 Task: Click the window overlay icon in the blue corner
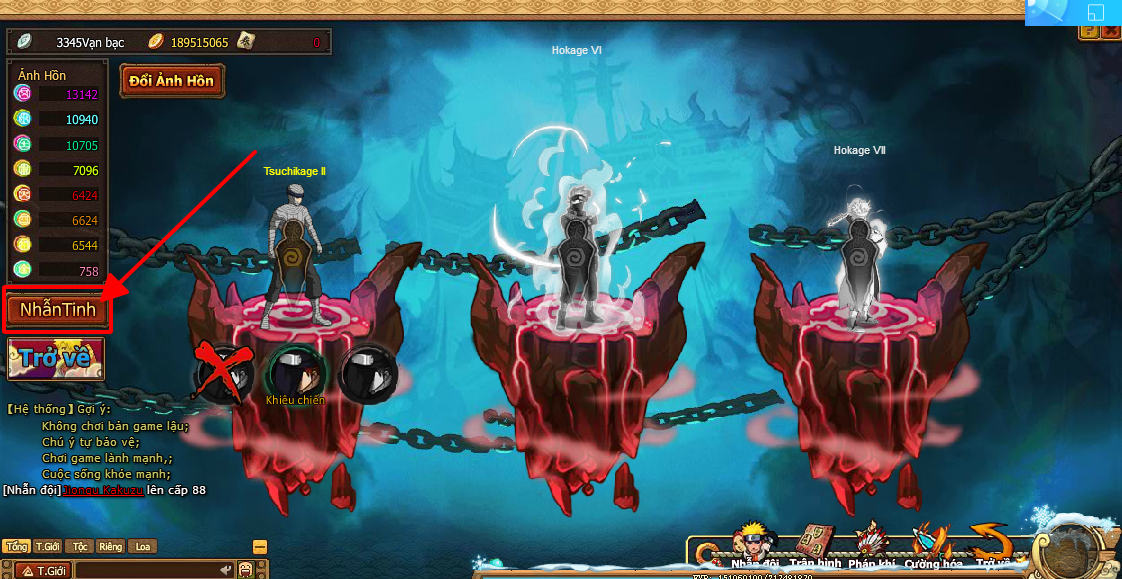(1095, 13)
